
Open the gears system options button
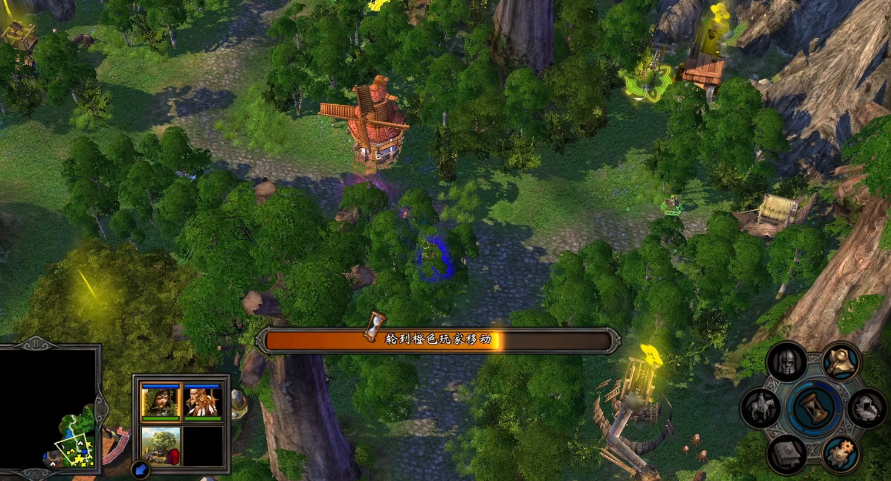840,454
